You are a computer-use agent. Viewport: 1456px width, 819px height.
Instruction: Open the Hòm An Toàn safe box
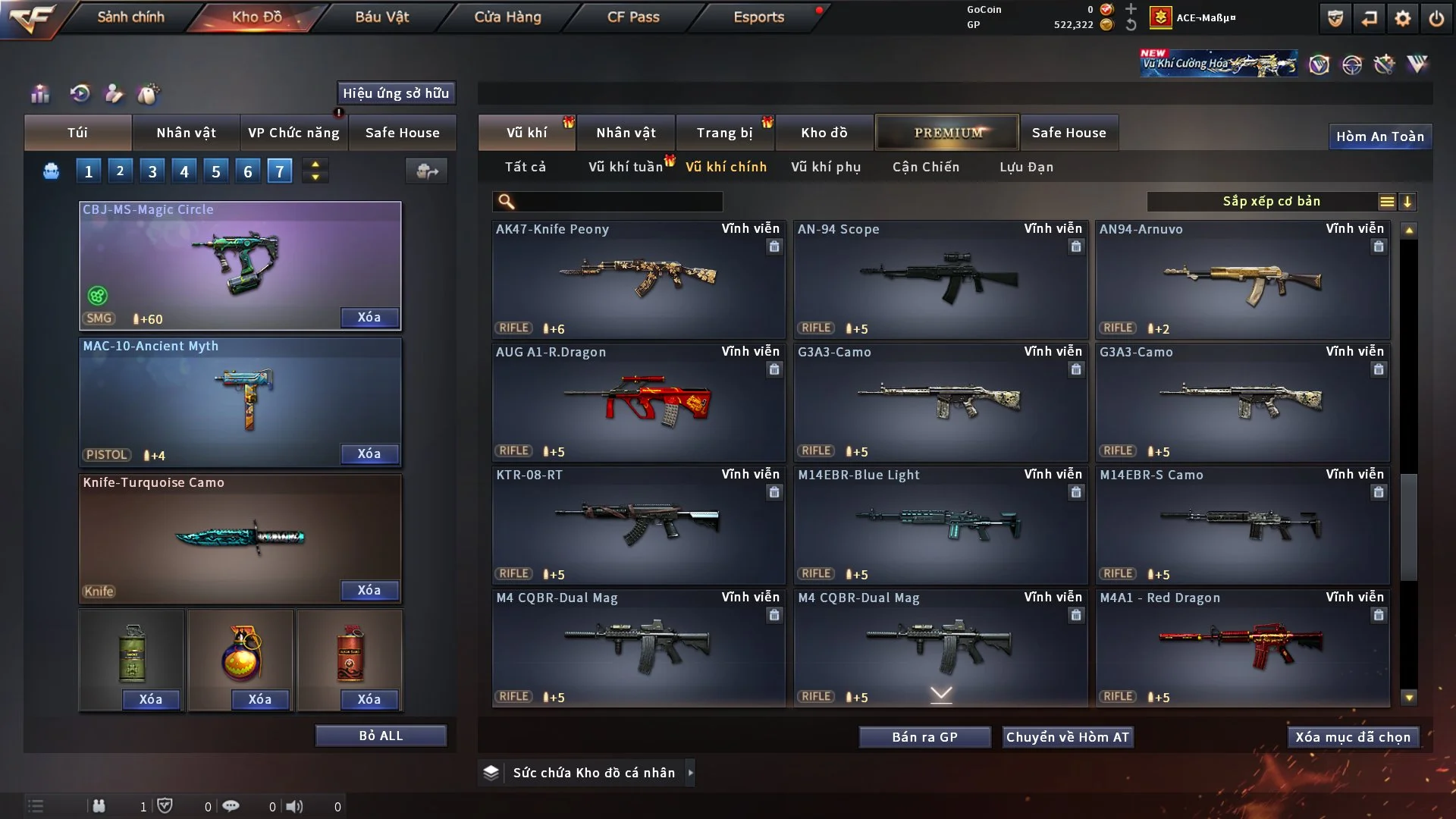(1379, 136)
